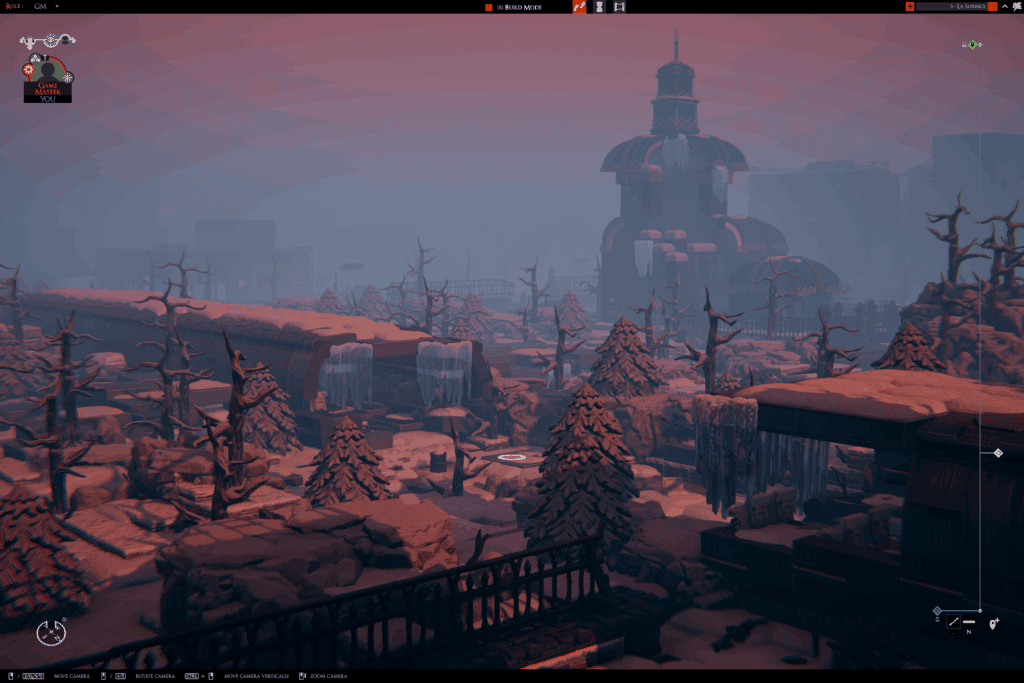Select the creature figurine mode icon
This screenshot has width=1024, height=683.
[599, 6]
